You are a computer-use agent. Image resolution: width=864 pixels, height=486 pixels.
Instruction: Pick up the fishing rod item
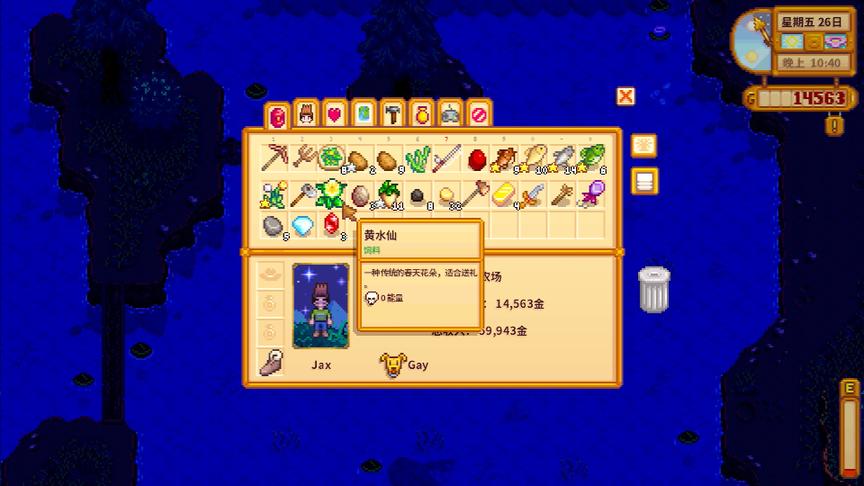coord(447,159)
